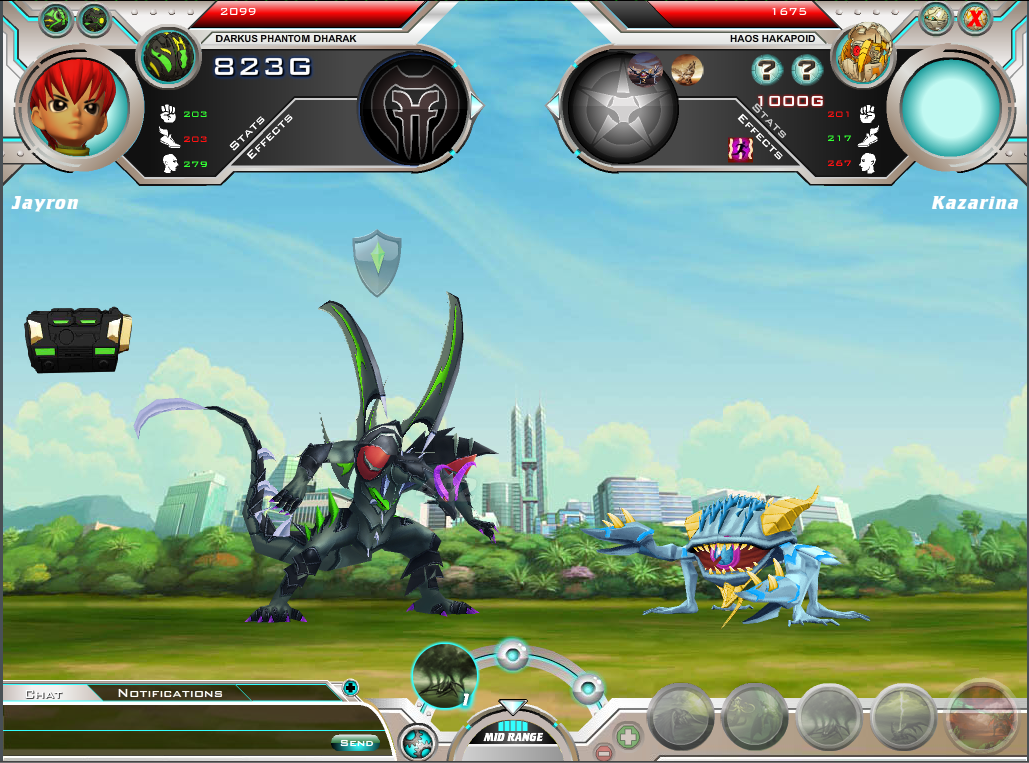1029x763 pixels.
Task: Select the Haos Hakapoid Bakugan ball
Action: pyautogui.click(x=863, y=55)
